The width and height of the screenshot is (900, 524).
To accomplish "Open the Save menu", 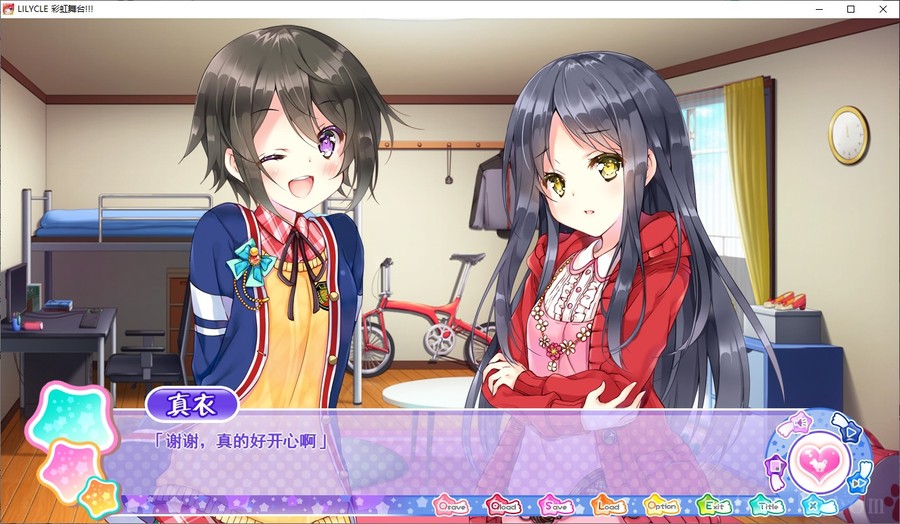I will click(x=556, y=506).
